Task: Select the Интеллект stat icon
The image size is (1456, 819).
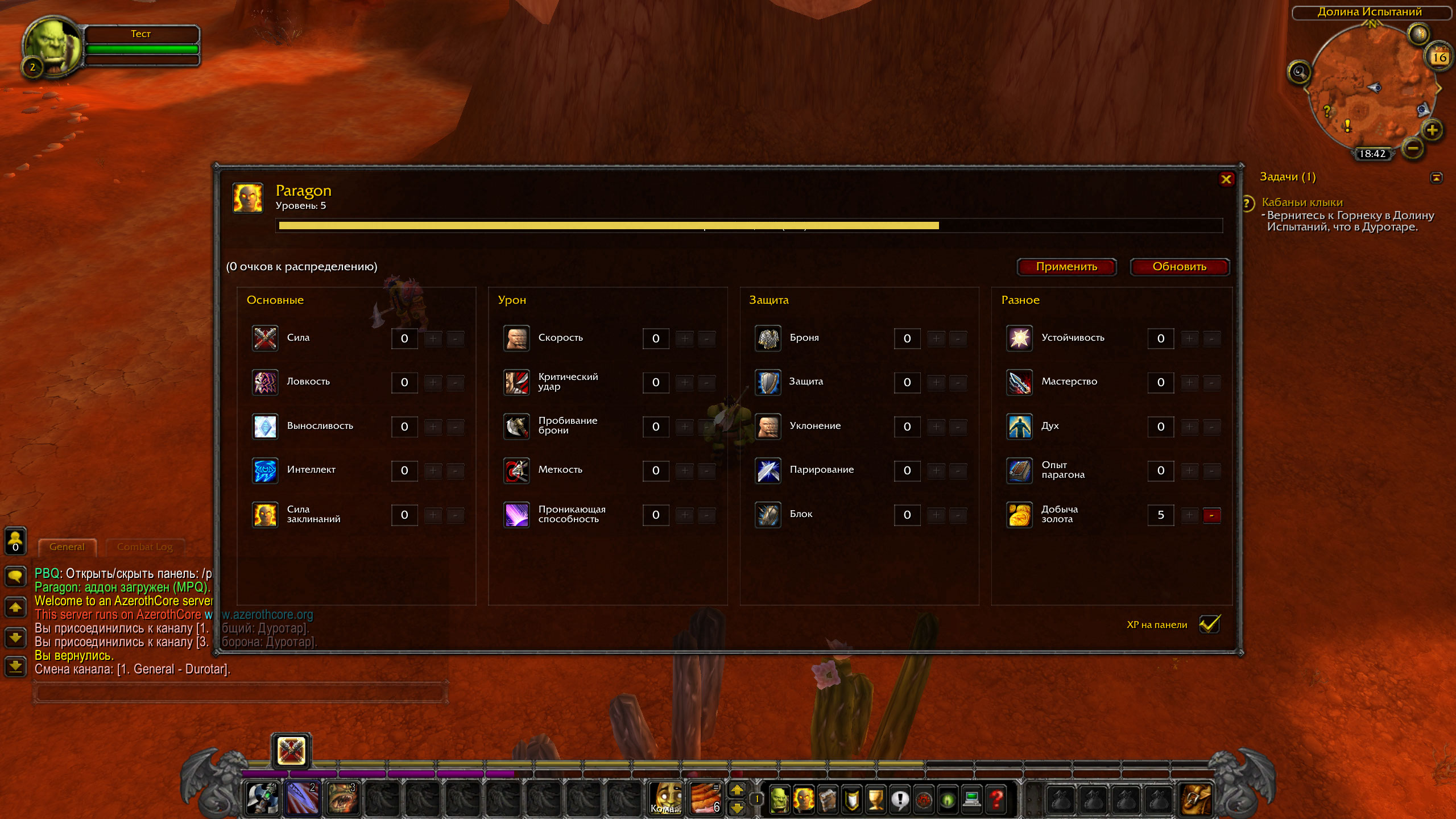Action: click(265, 470)
